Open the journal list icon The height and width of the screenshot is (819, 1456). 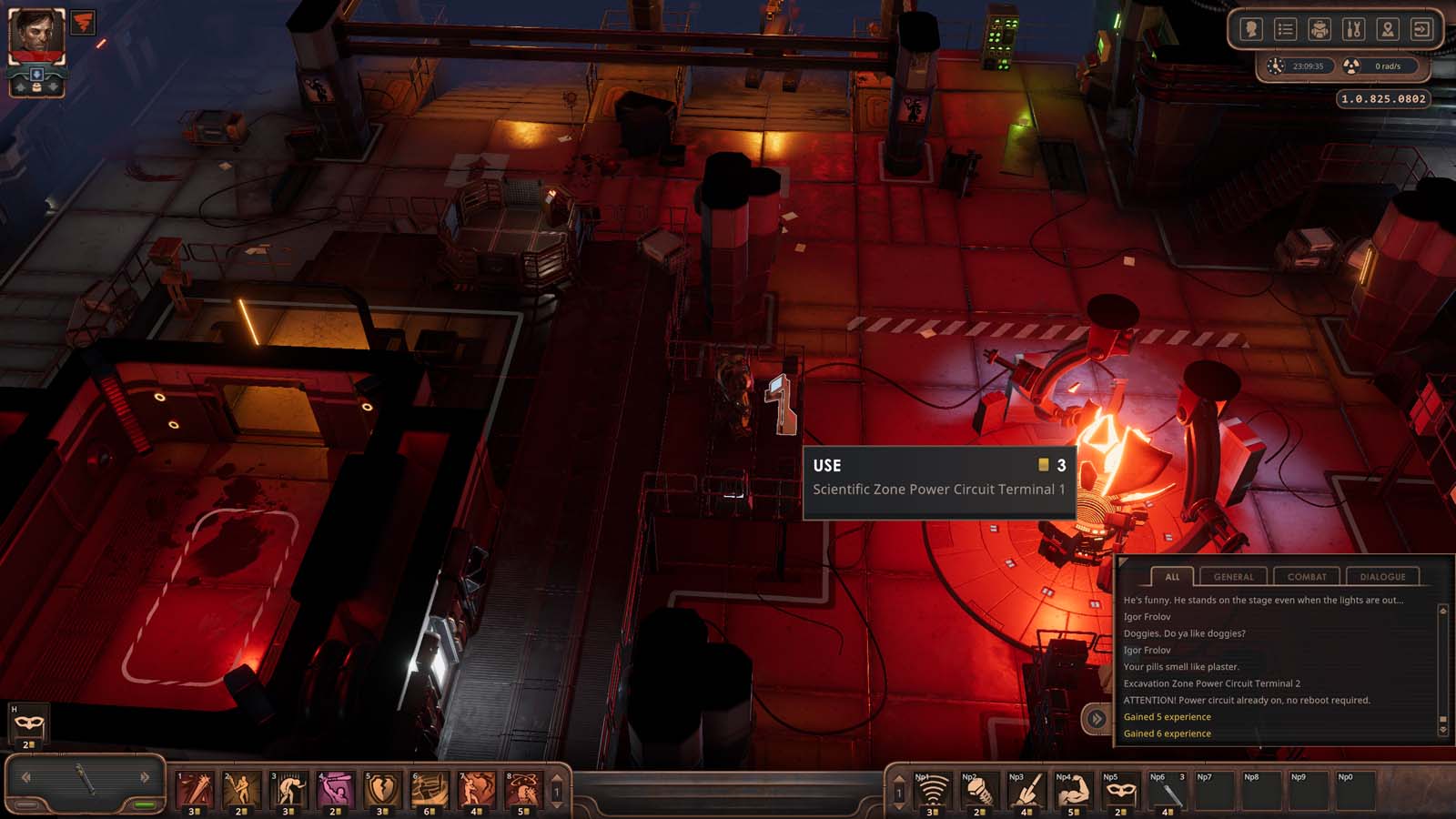tap(1285, 30)
